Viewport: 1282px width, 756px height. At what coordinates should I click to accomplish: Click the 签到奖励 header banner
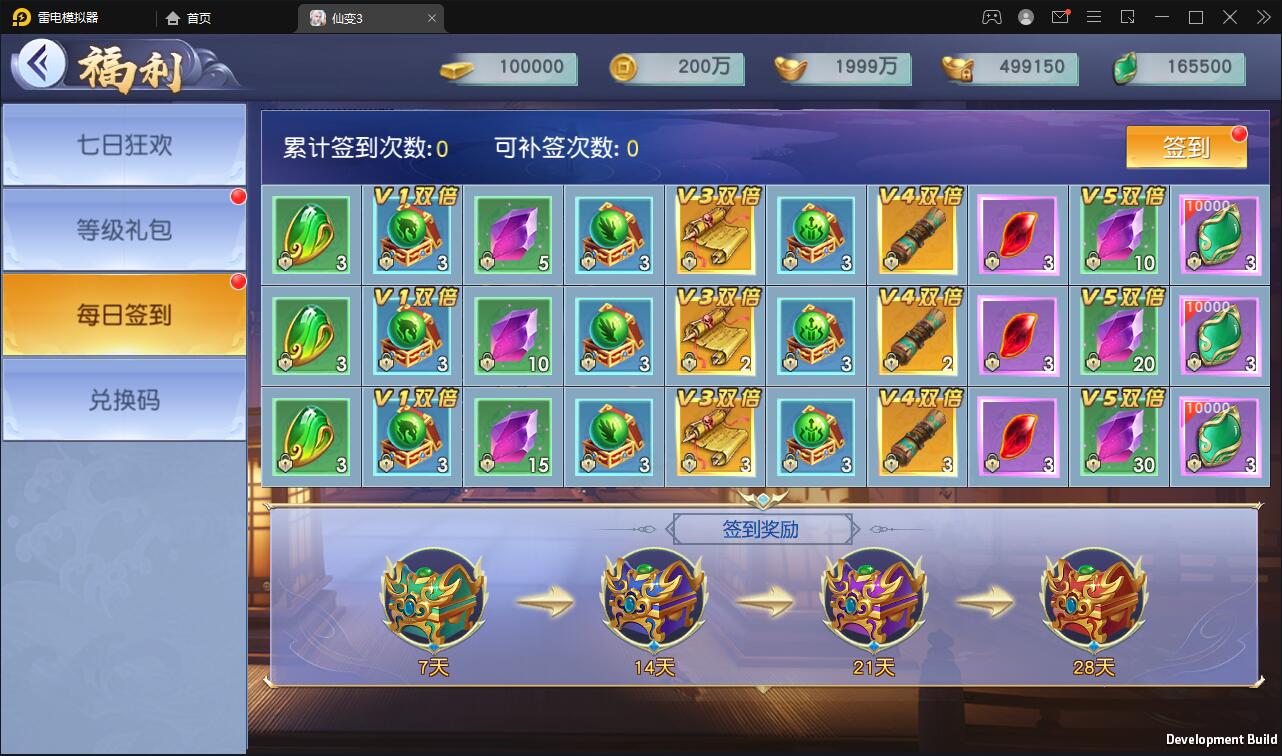[x=762, y=528]
